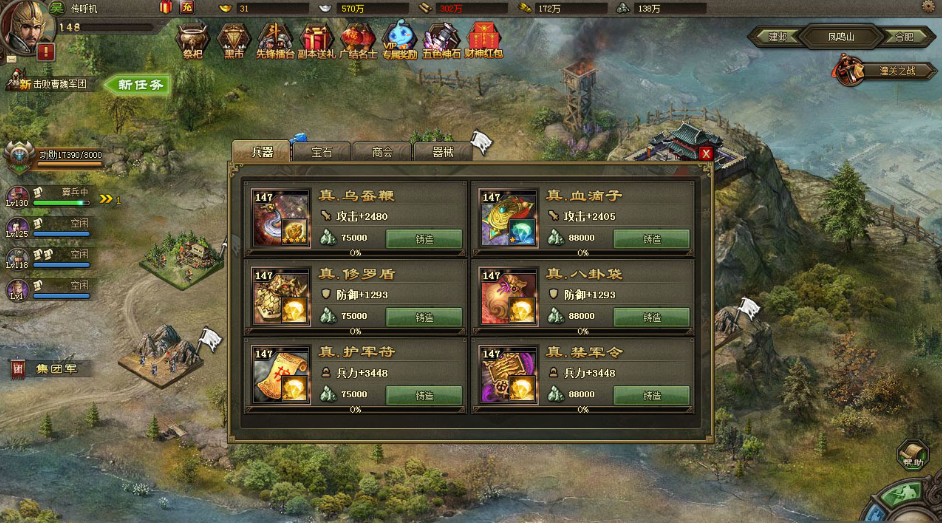Close the weapon forging panel

coord(706,153)
